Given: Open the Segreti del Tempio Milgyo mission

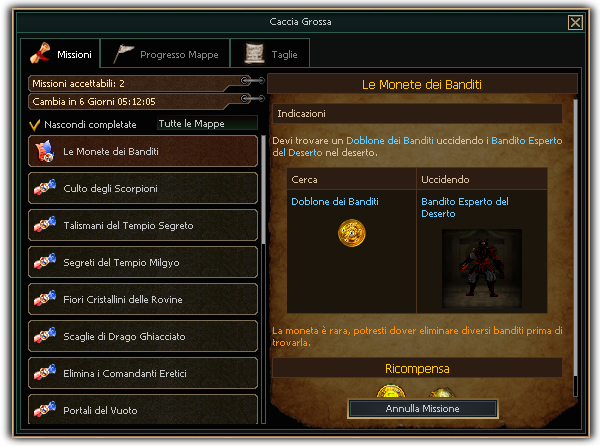Looking at the screenshot, I should pos(143,262).
